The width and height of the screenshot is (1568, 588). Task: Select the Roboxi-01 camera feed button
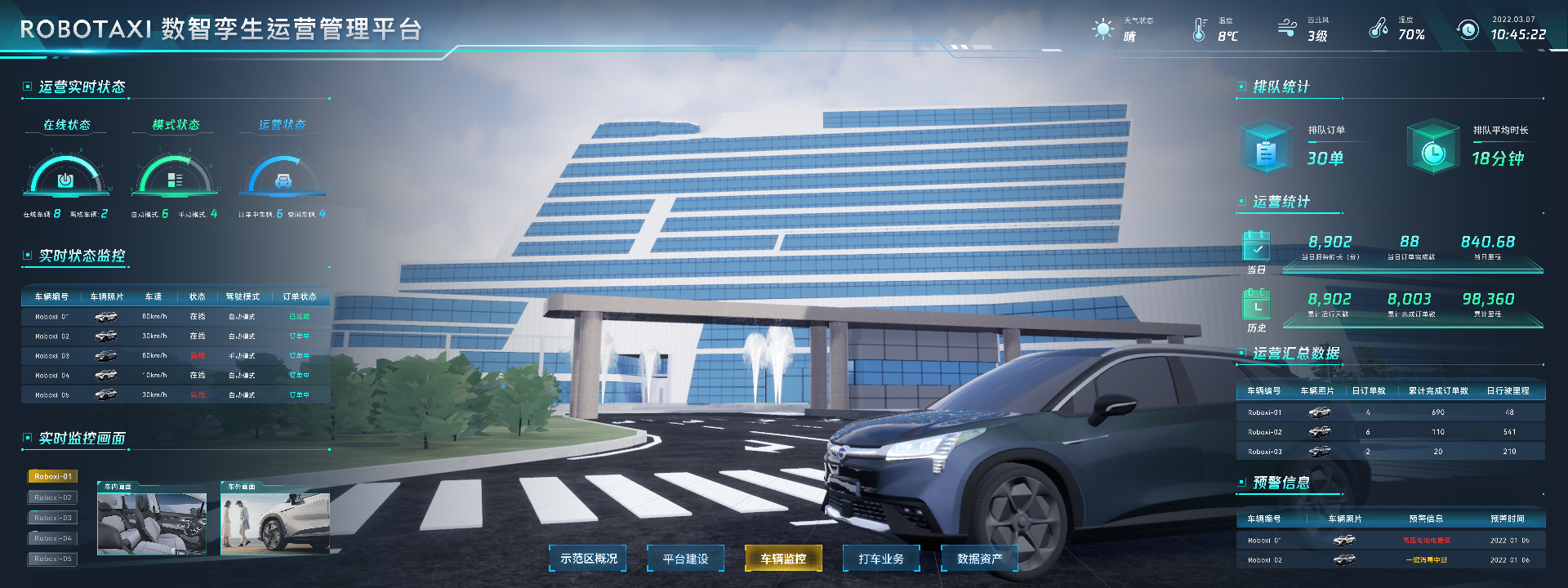click(53, 476)
